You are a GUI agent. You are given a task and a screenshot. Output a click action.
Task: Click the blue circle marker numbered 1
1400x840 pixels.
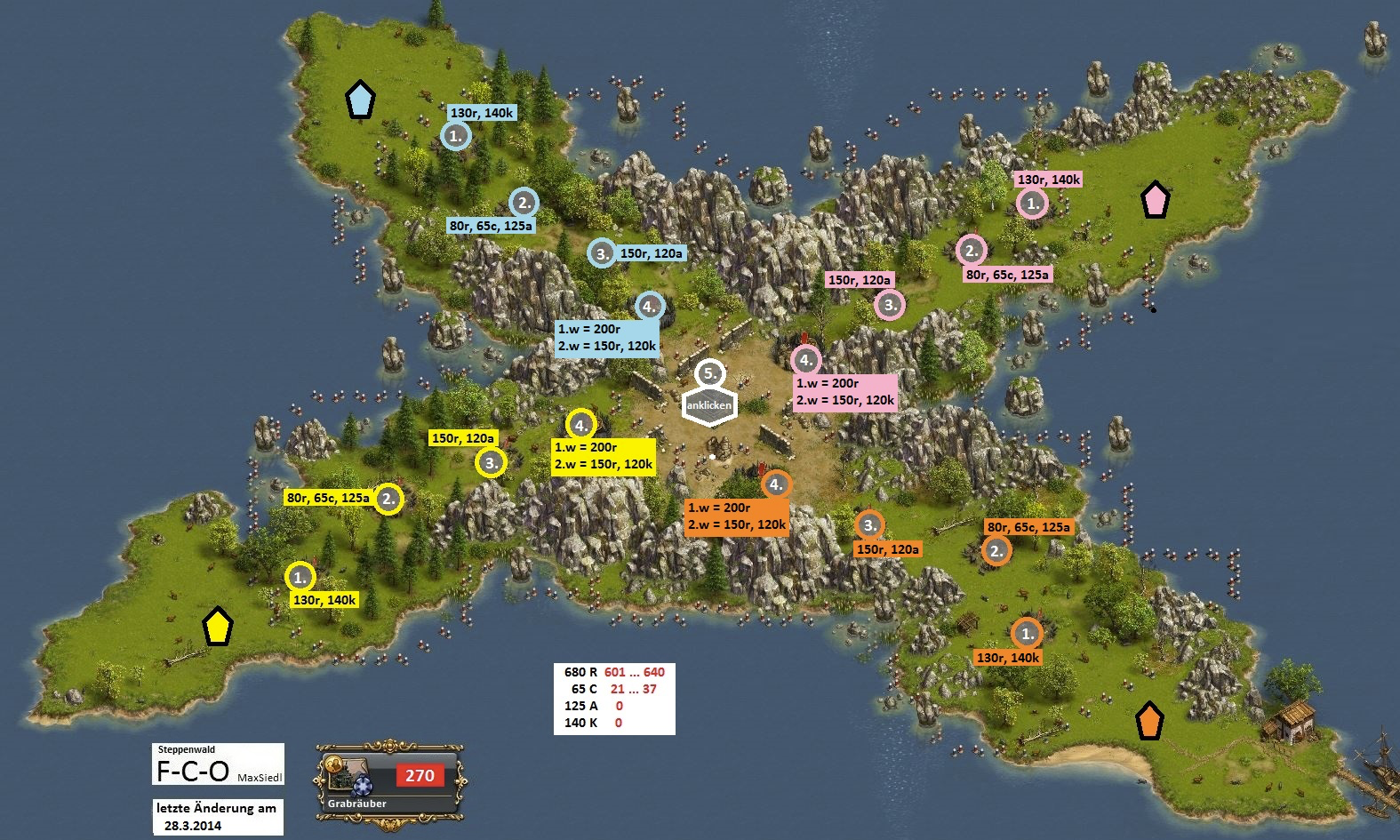click(x=455, y=136)
